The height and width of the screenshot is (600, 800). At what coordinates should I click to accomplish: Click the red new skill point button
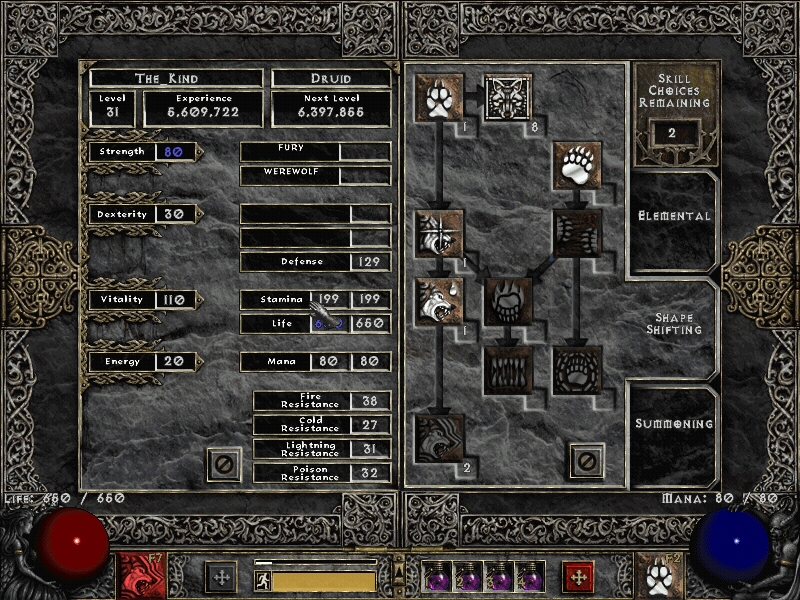click(578, 577)
